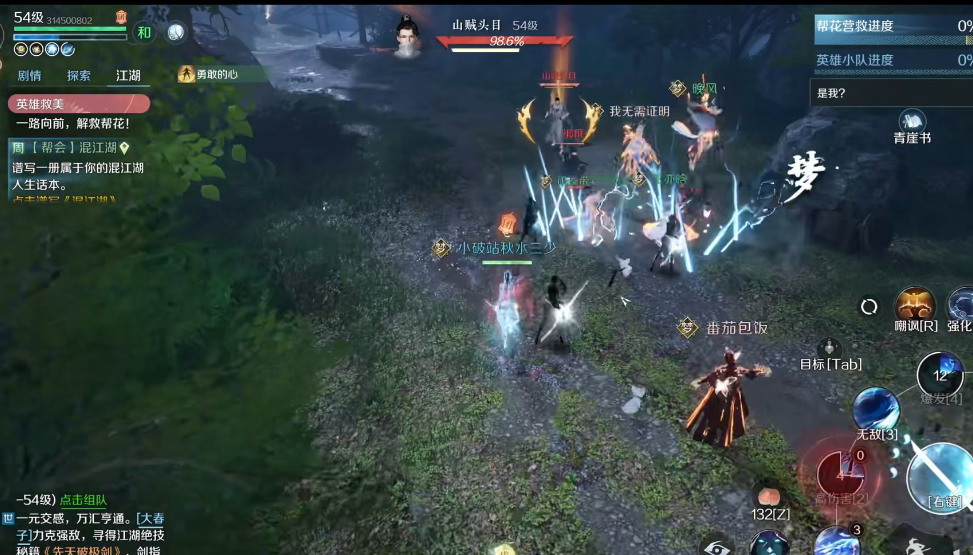This screenshot has height=555, width=973.
Task: Open the 青崖书 icon
Action: 911,123
